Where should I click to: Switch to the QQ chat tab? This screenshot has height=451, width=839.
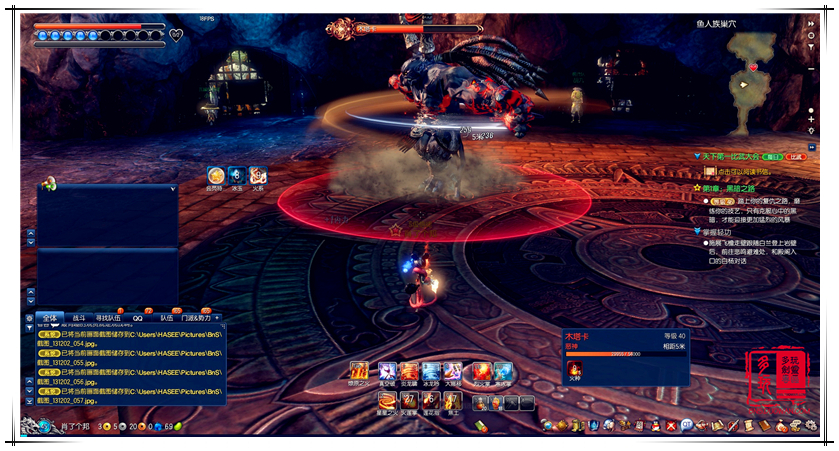click(138, 318)
